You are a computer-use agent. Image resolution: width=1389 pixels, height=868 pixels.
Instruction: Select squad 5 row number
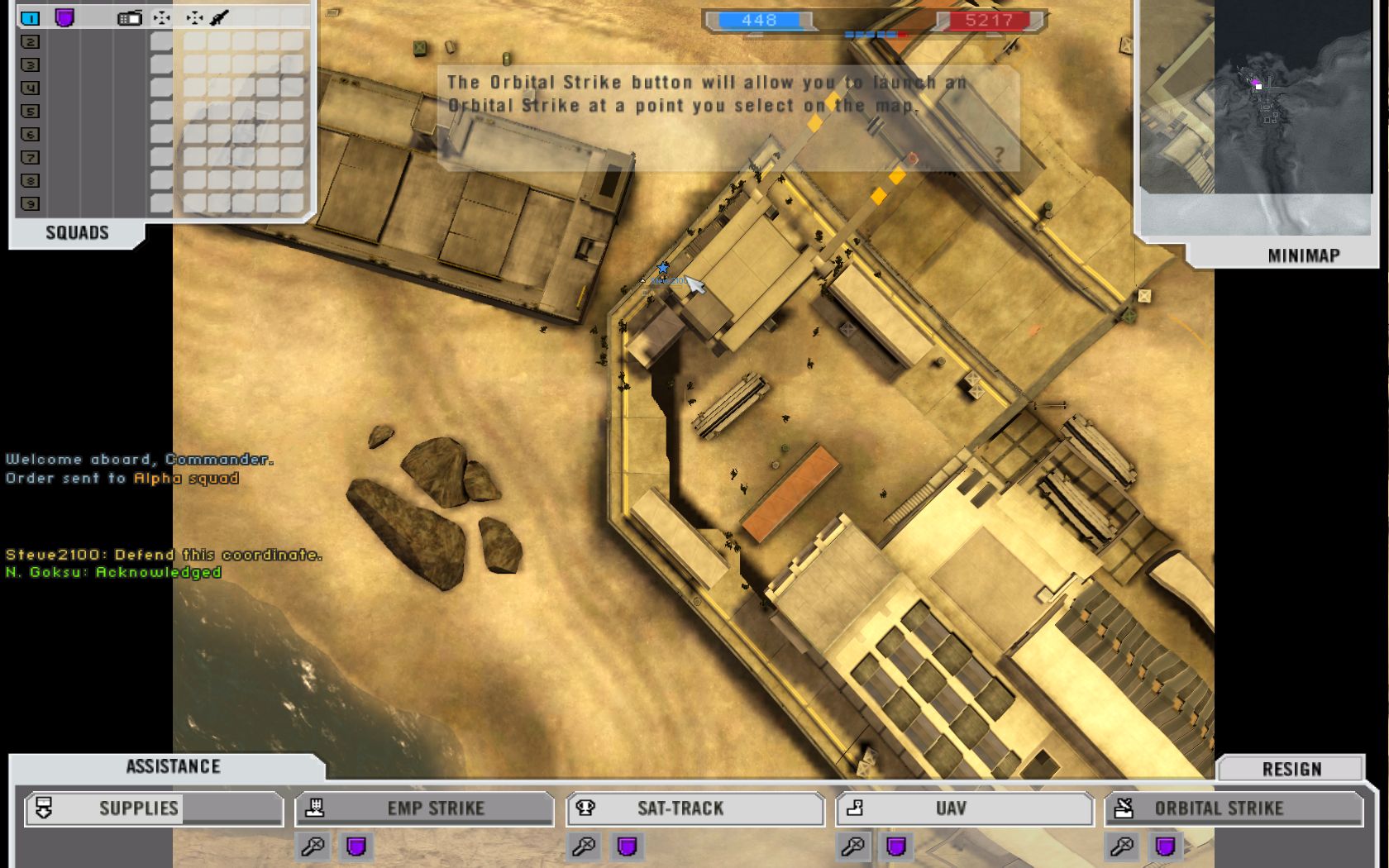[x=31, y=111]
